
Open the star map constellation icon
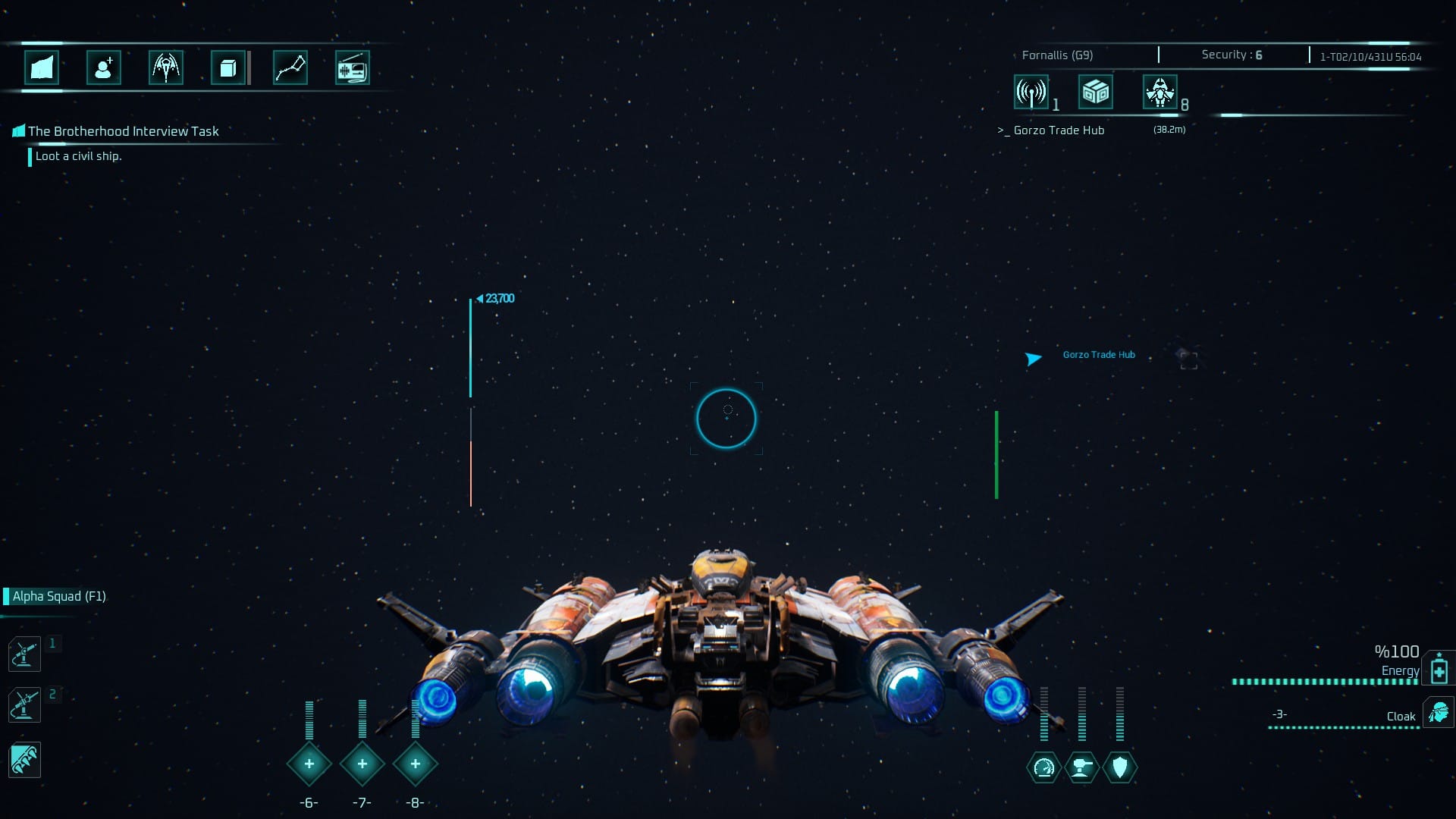(290, 68)
